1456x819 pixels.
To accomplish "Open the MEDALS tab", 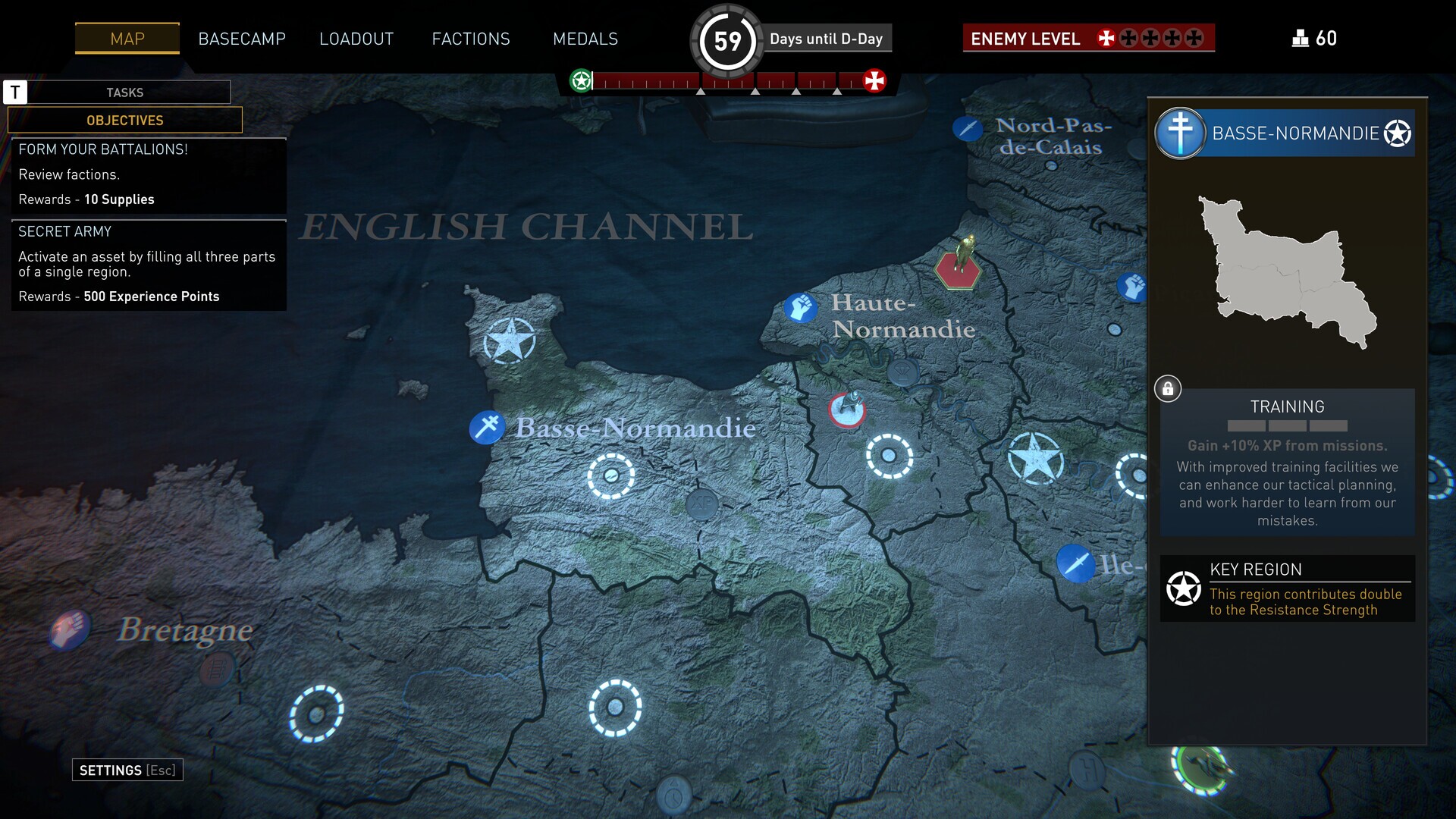I will (585, 39).
